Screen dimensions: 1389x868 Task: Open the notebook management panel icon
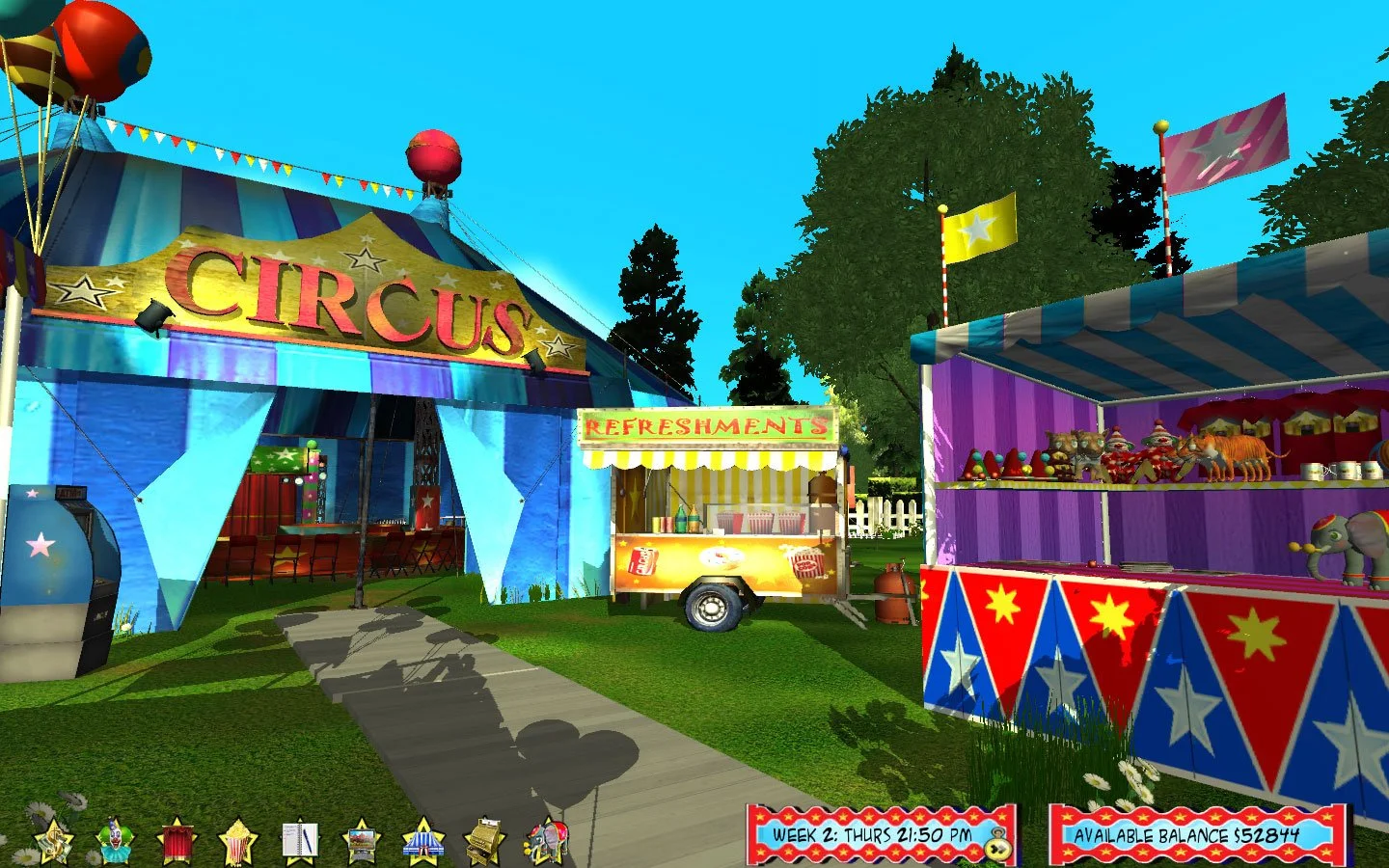click(x=300, y=839)
